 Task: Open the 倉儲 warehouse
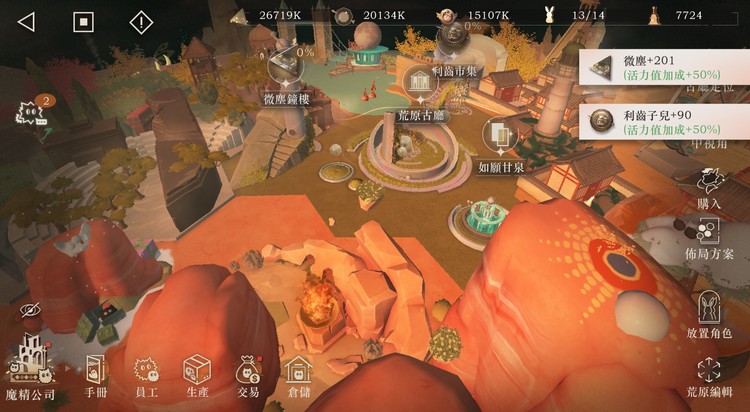[297, 374]
